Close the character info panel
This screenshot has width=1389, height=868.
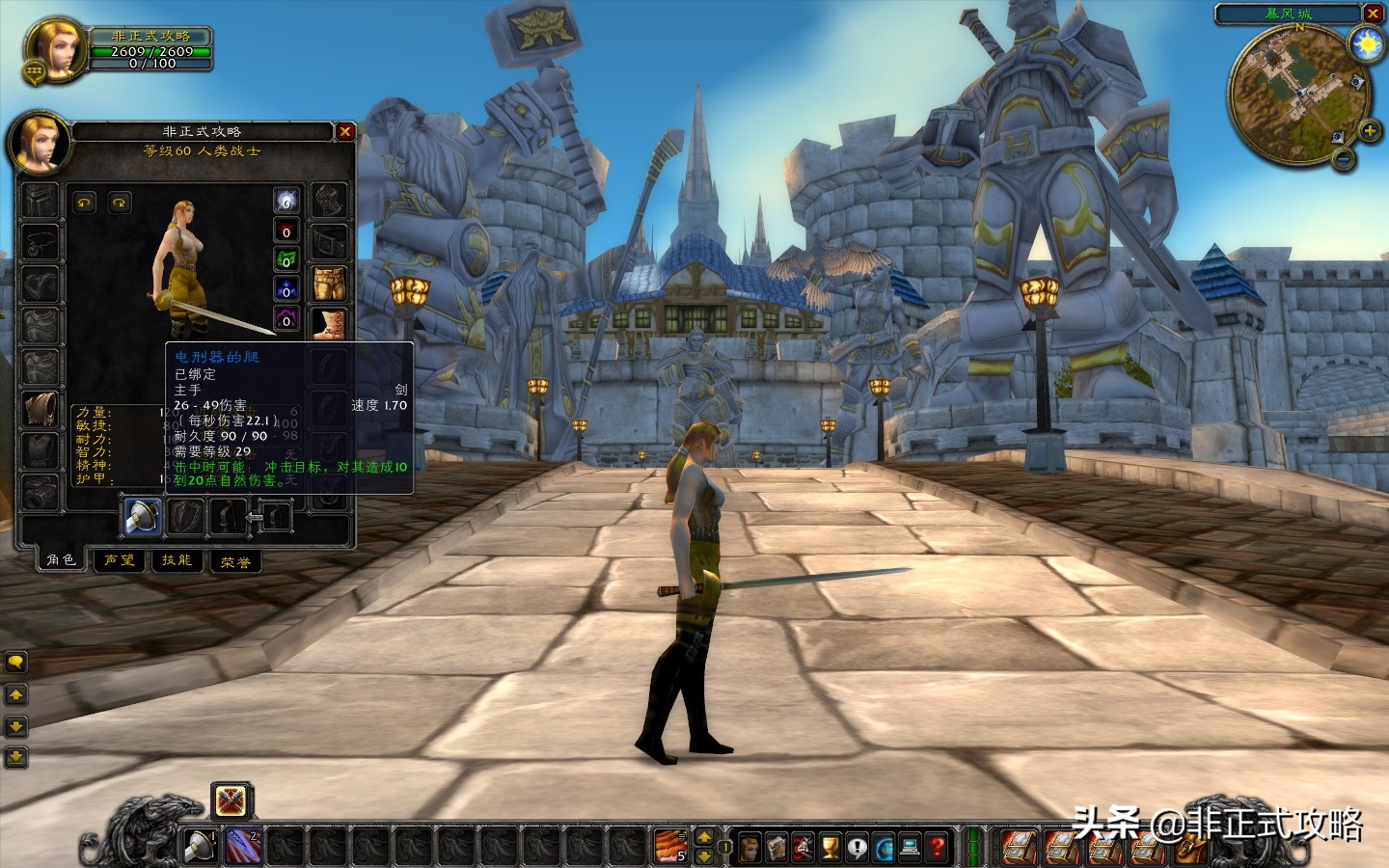(x=345, y=131)
